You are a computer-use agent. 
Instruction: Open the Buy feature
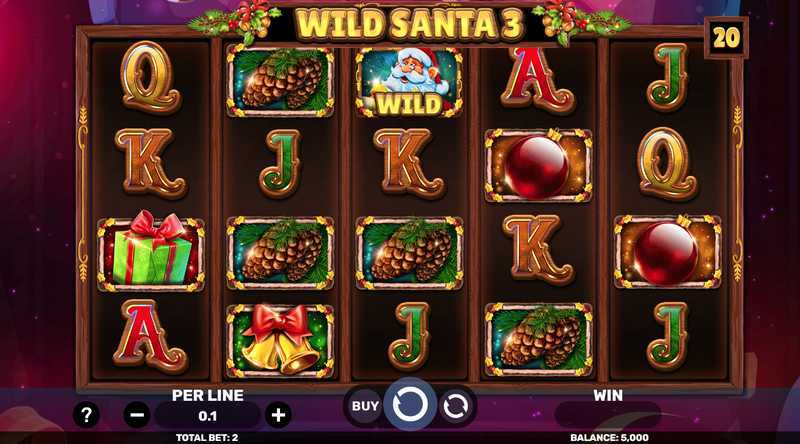(365, 406)
